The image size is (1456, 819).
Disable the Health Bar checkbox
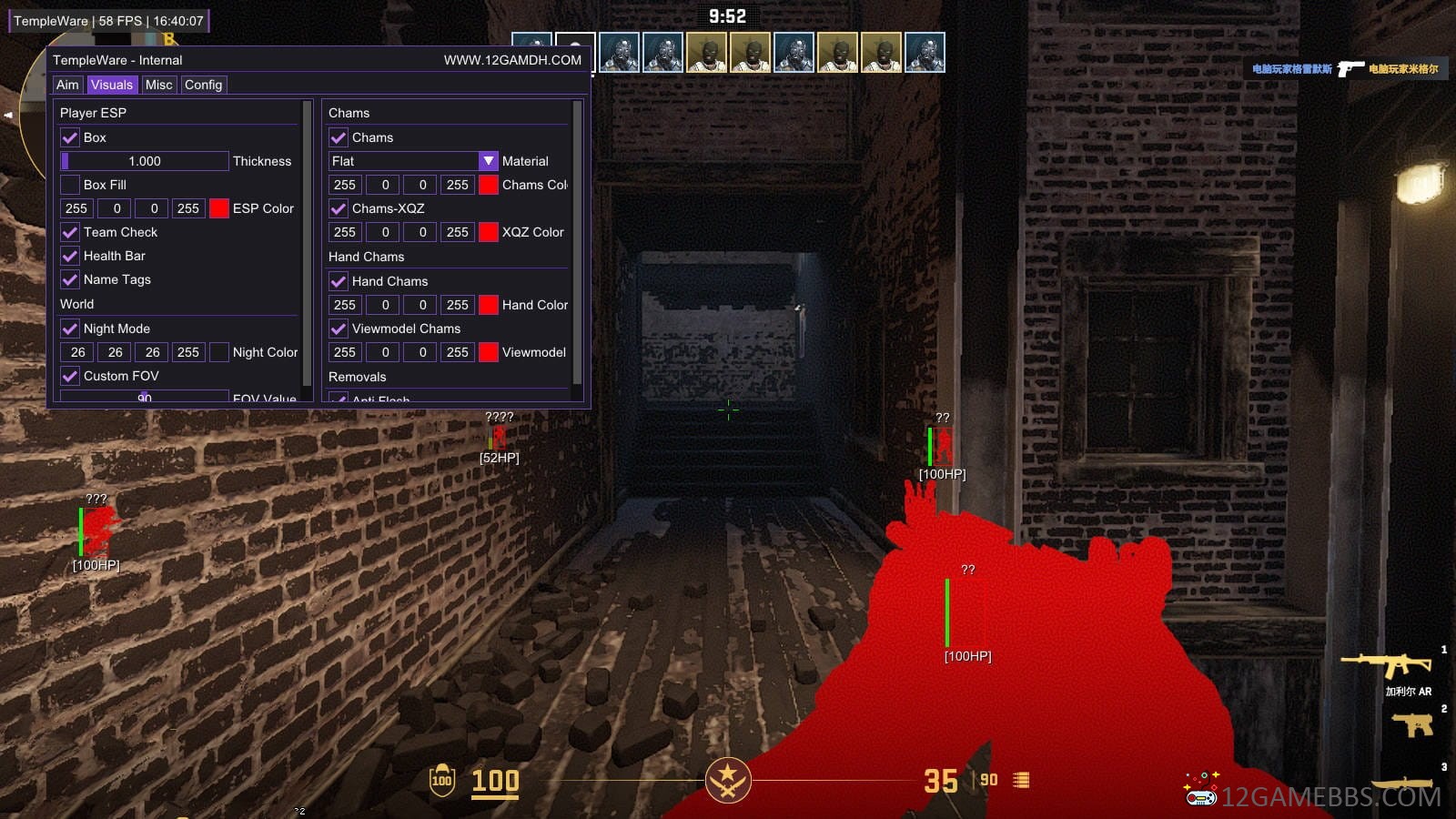pos(70,256)
